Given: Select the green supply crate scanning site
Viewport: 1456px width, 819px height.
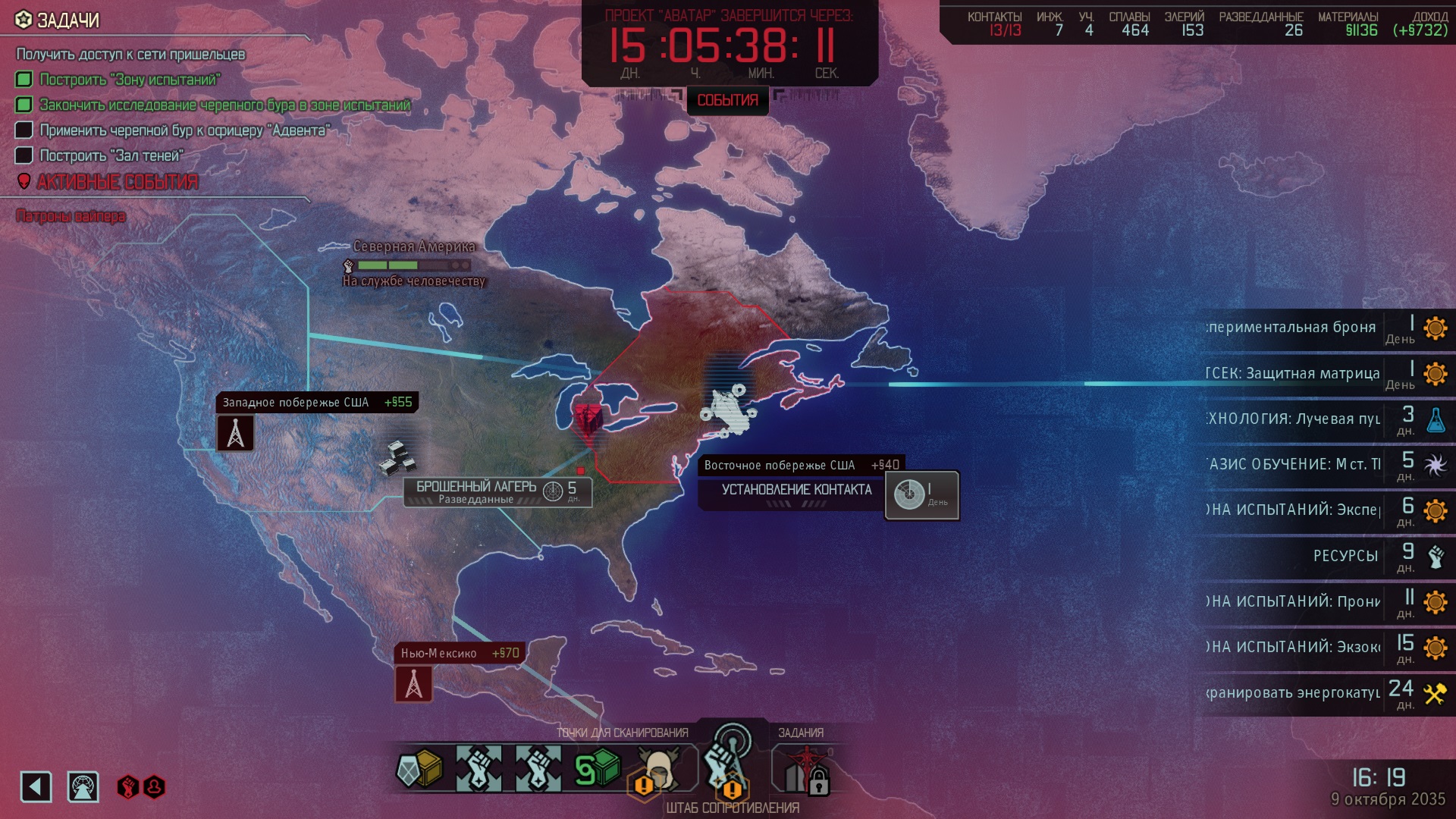Looking at the screenshot, I should [598, 769].
